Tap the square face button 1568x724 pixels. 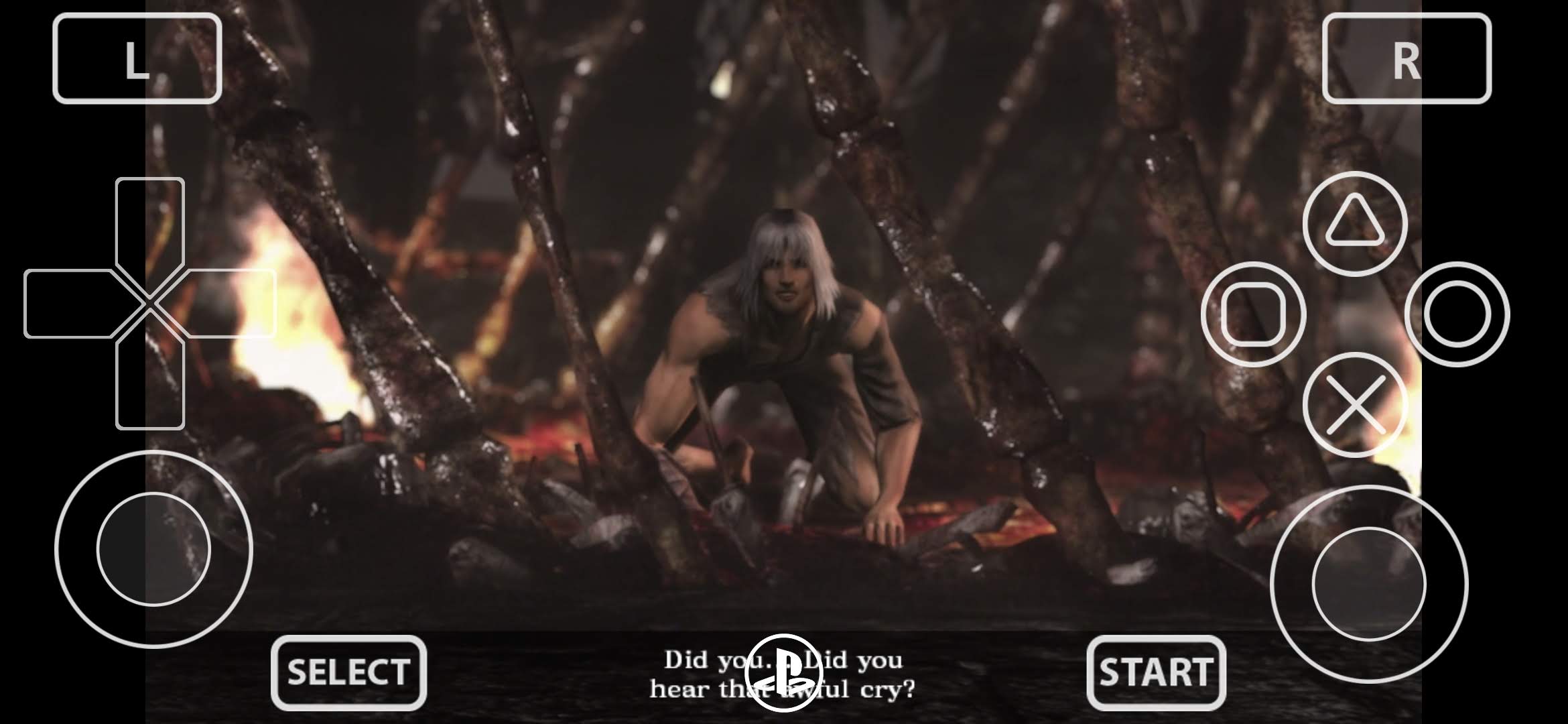(x=1253, y=314)
